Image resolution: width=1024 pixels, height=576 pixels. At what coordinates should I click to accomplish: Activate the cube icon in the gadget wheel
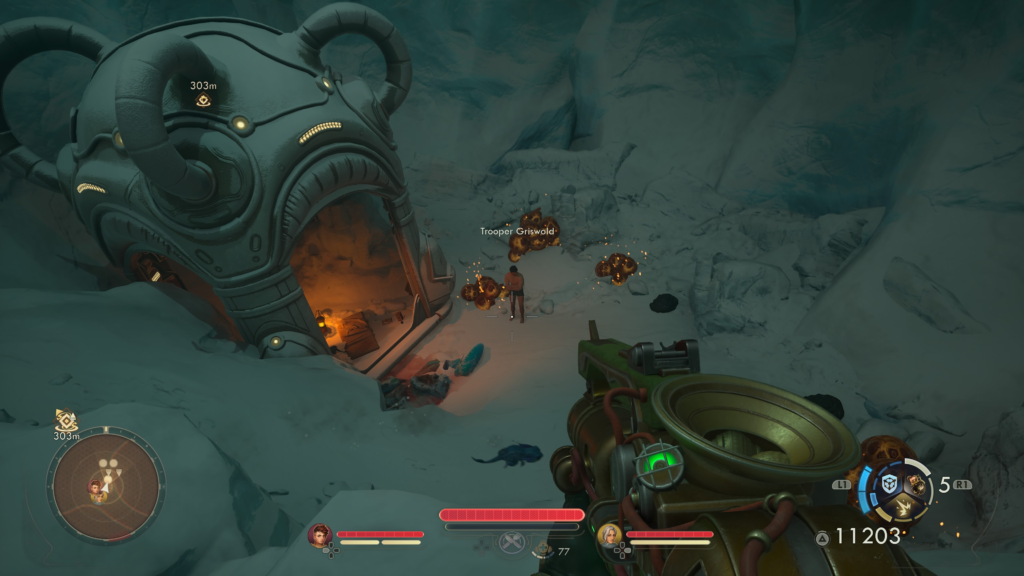889,484
